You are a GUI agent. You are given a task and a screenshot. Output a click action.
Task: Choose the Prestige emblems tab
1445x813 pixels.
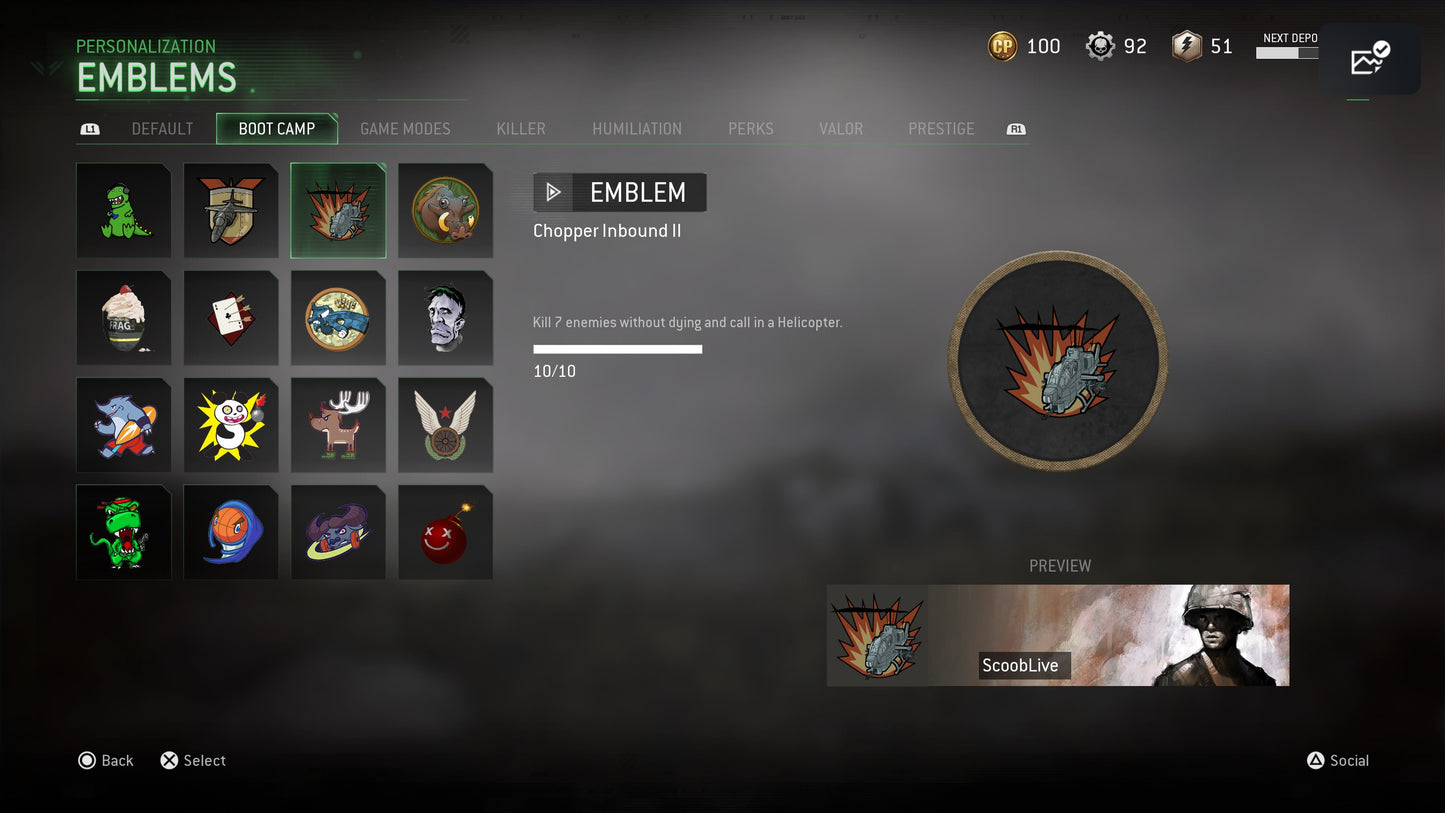tap(941, 129)
